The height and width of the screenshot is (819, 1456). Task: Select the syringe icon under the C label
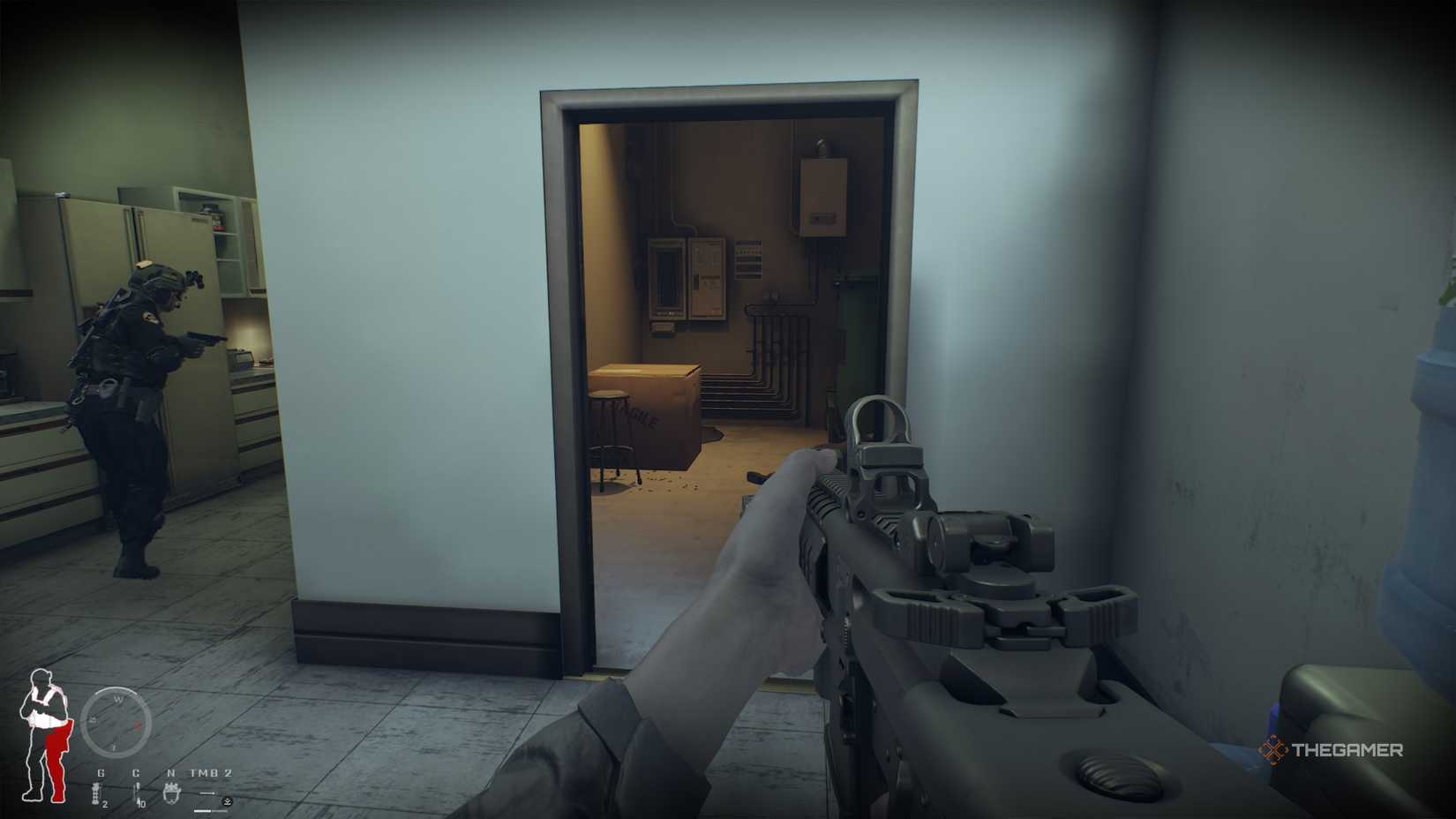click(137, 792)
